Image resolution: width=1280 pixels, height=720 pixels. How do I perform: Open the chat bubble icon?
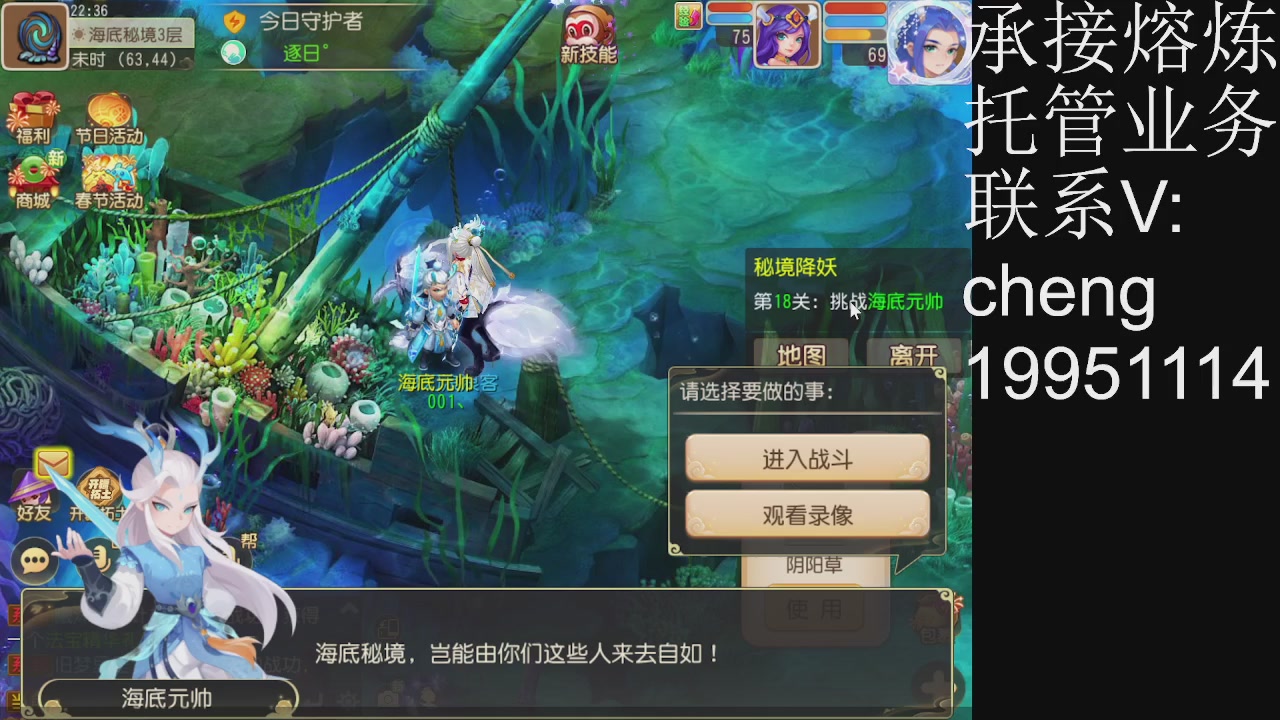coord(34,560)
